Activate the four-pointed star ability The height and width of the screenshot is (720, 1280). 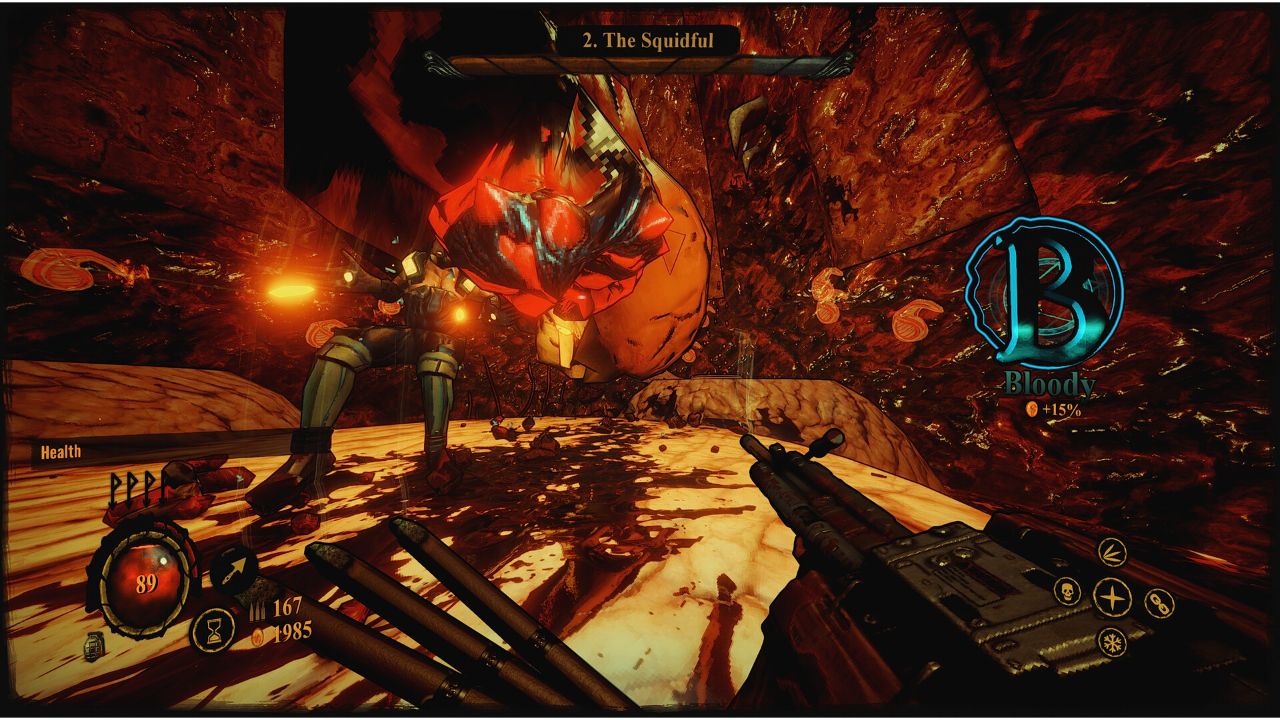pos(1111,598)
